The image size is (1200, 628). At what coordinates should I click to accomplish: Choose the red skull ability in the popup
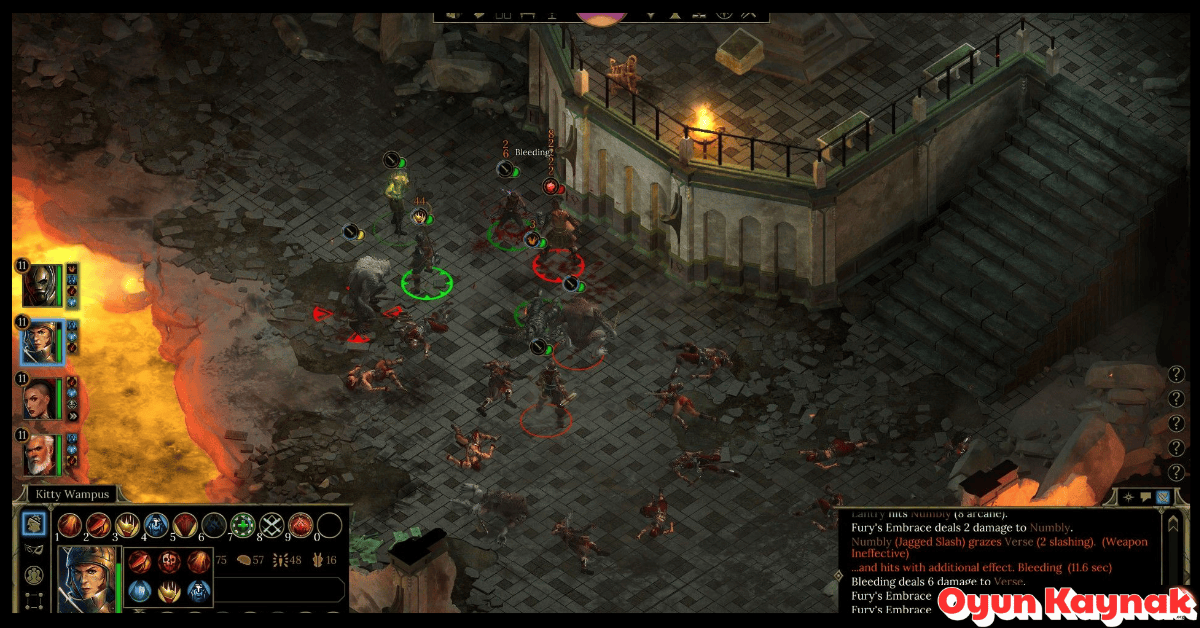169,561
